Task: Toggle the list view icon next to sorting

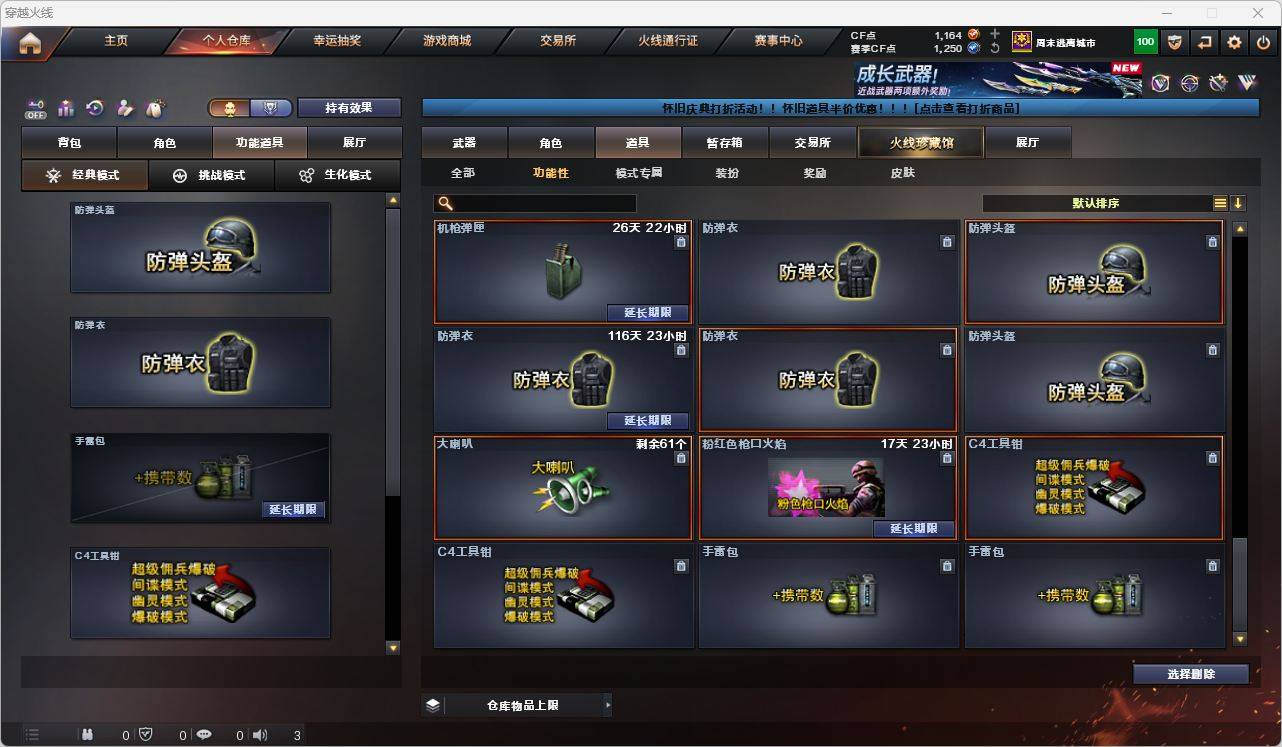Action: (x=1220, y=203)
